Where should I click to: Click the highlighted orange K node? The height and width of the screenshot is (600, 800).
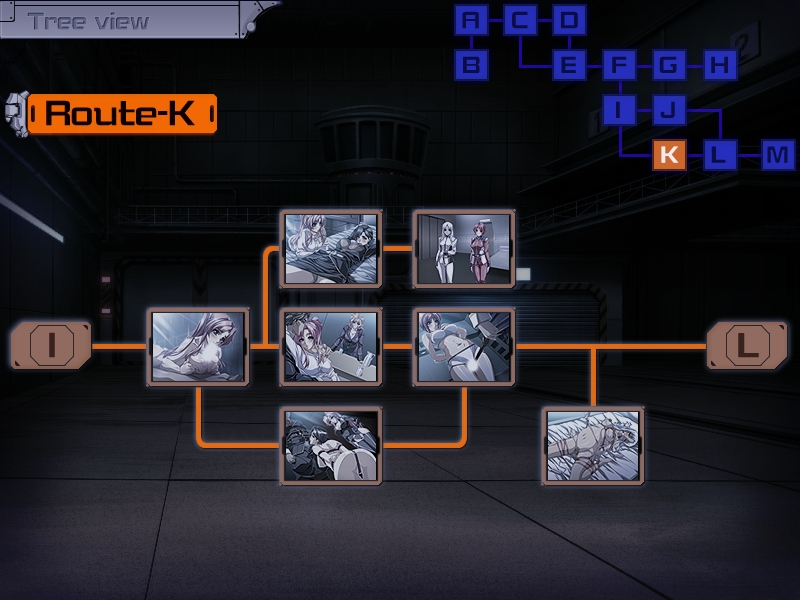(669, 155)
